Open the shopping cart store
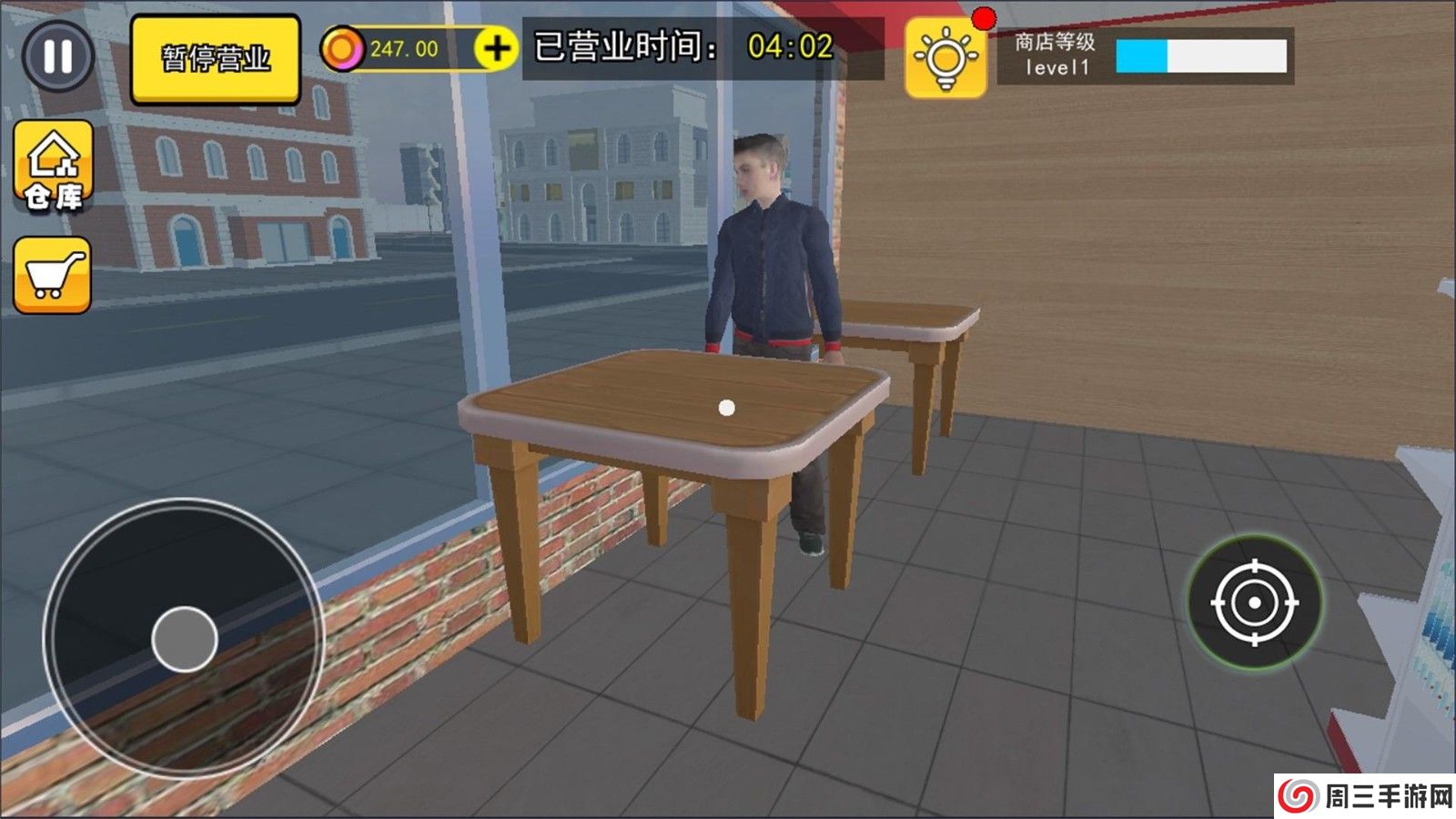 pos(53,275)
